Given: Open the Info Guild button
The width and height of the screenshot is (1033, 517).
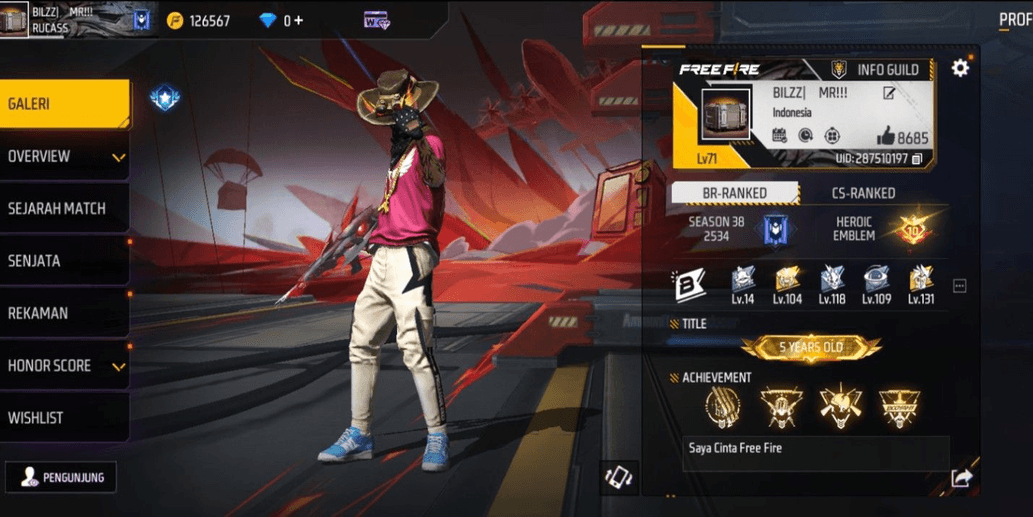Looking at the screenshot, I should pos(876,70).
